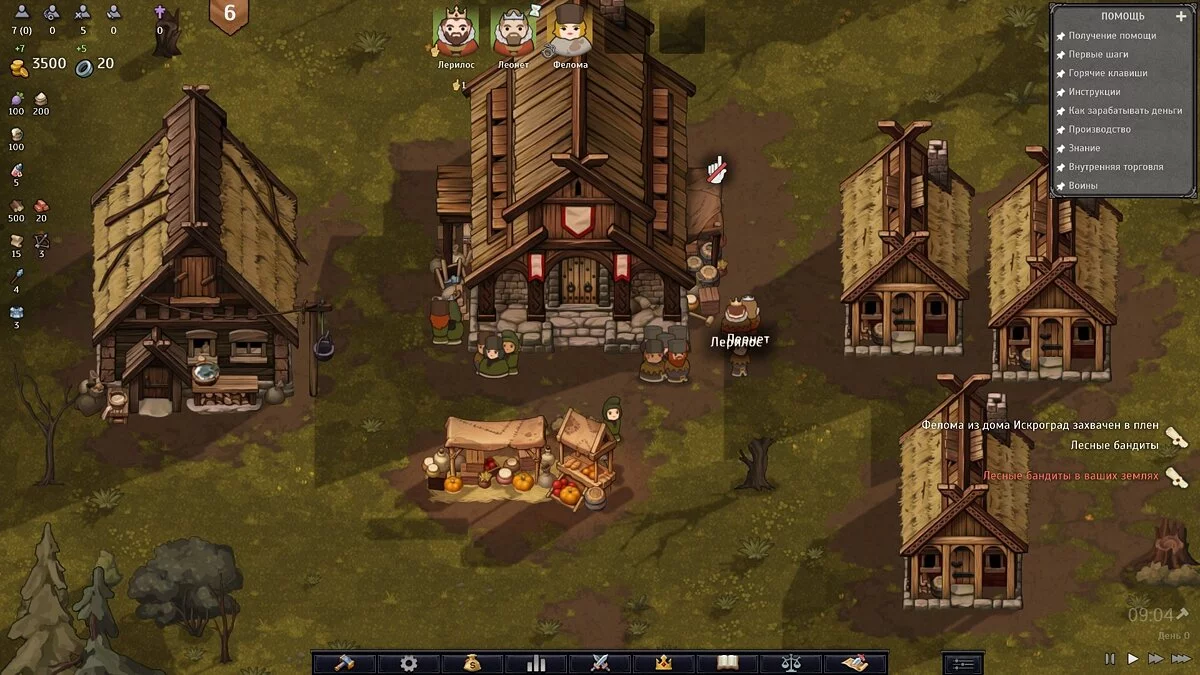The height and width of the screenshot is (675, 1200).
Task: Select the Лерилос character portrait
Action: tap(456, 33)
